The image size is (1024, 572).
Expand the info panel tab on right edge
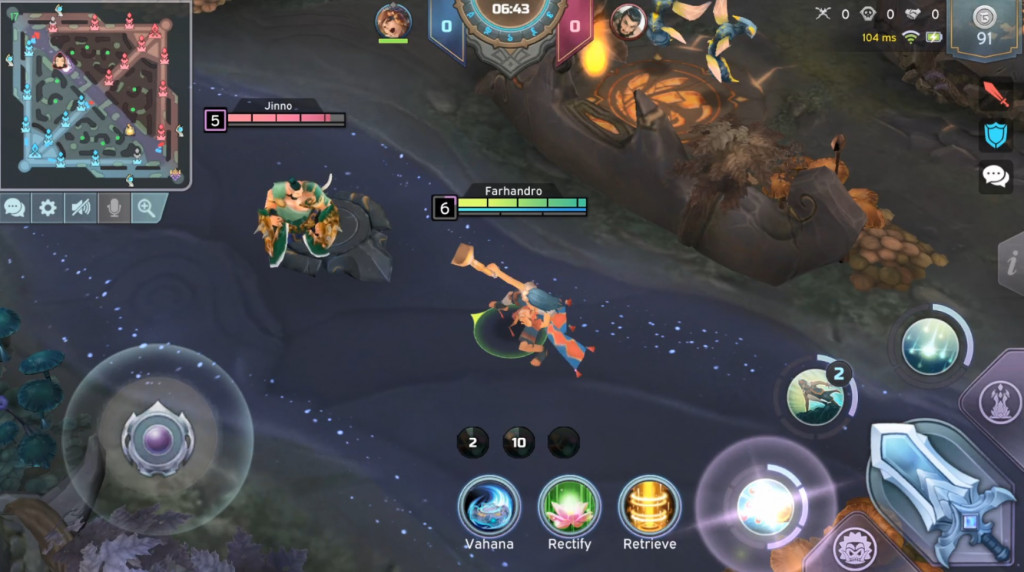(1012, 262)
